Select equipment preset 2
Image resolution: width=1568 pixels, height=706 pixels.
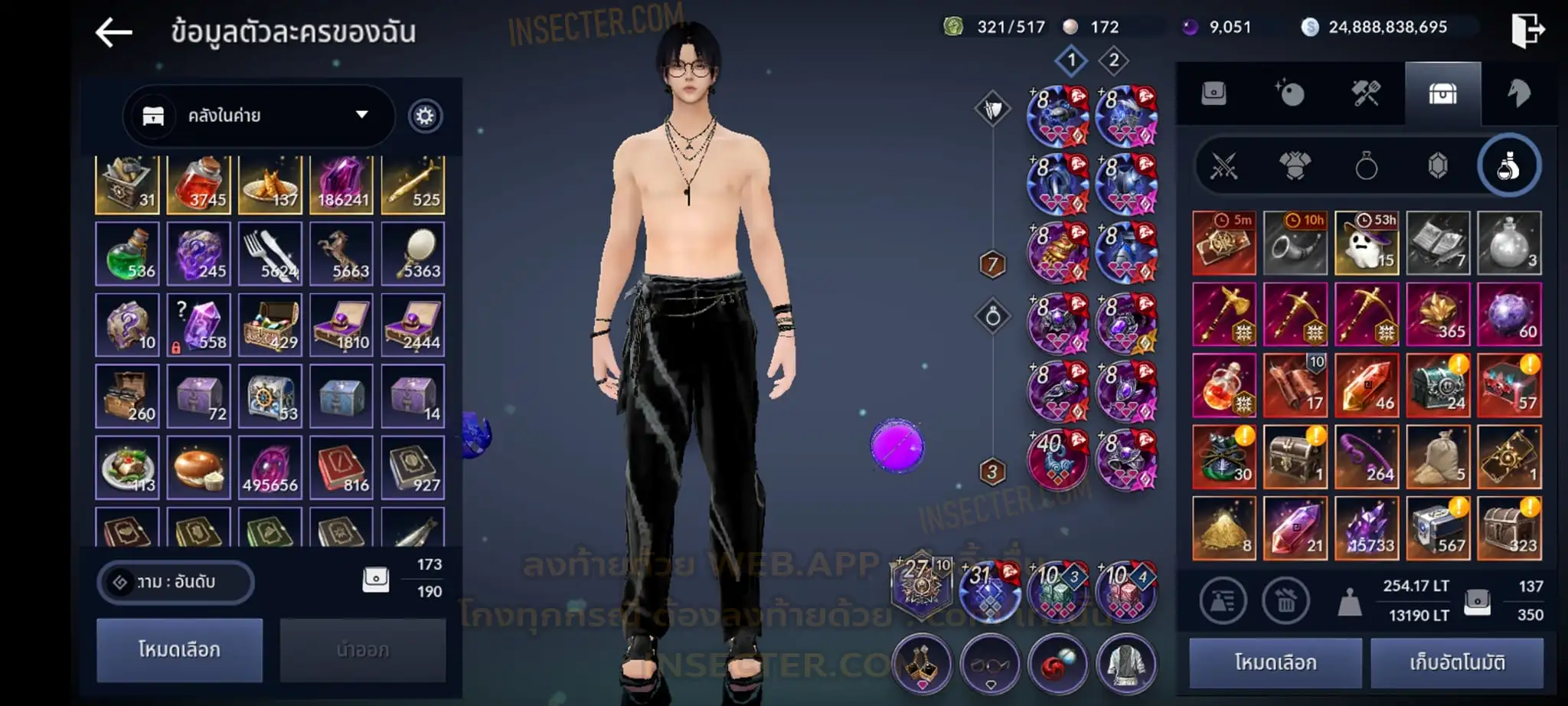(x=1114, y=60)
